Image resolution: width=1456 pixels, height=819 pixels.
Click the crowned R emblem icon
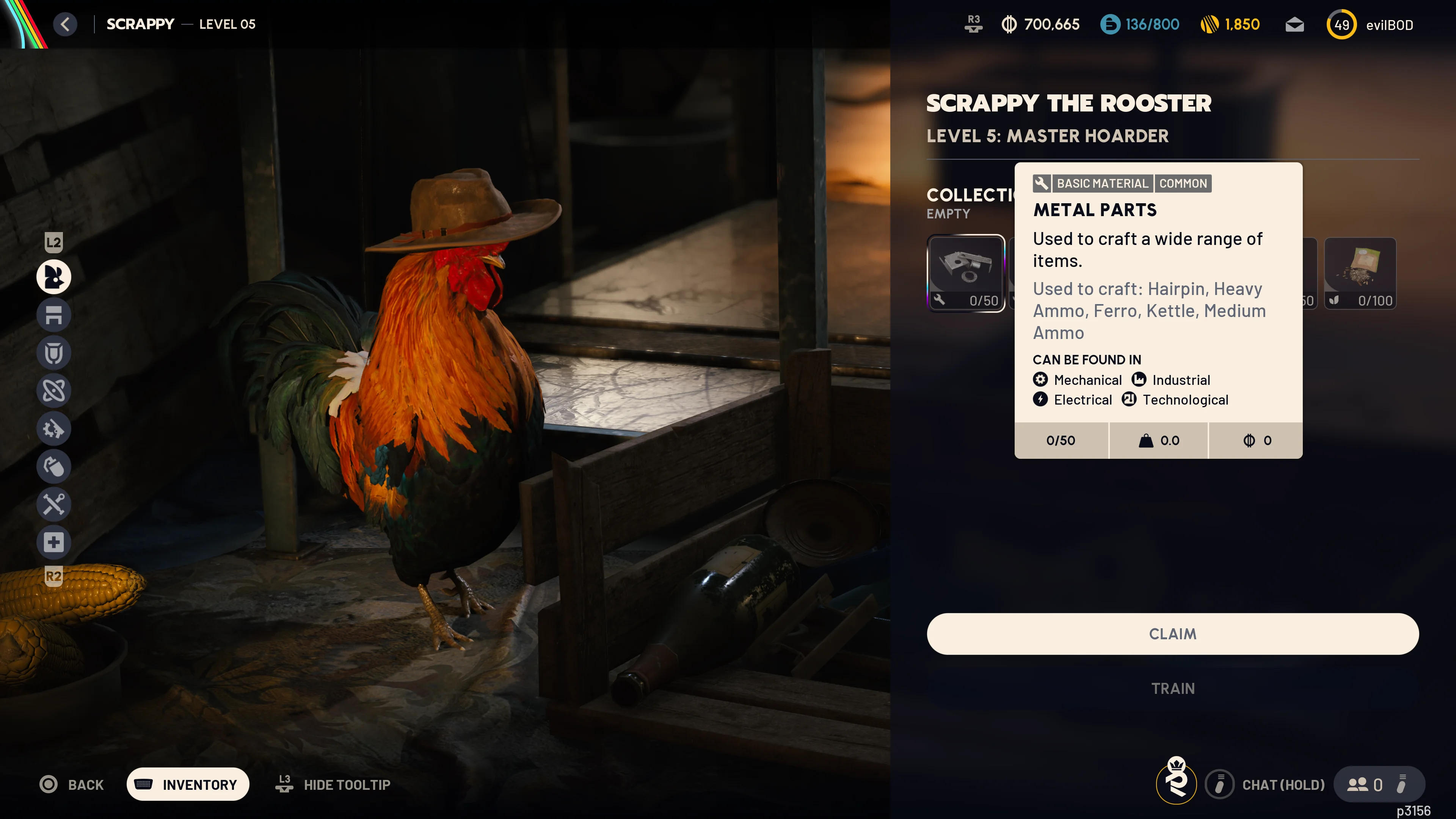1176,782
